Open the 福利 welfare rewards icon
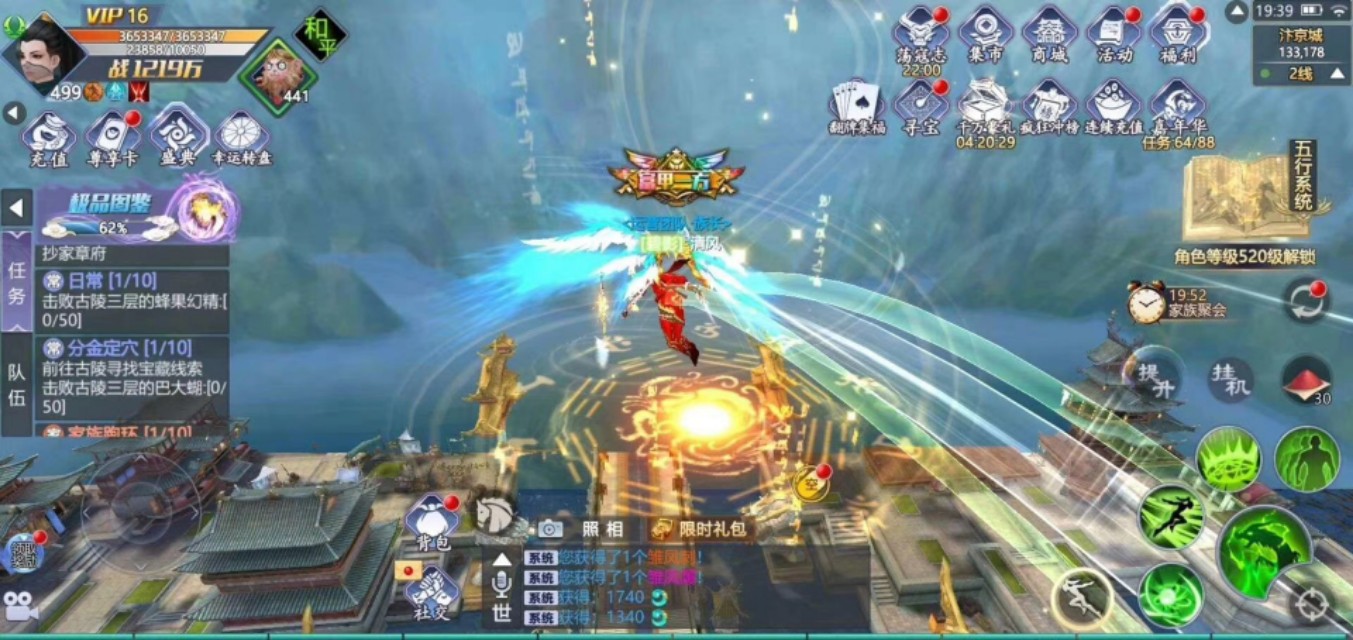 pyautogui.click(x=1177, y=33)
